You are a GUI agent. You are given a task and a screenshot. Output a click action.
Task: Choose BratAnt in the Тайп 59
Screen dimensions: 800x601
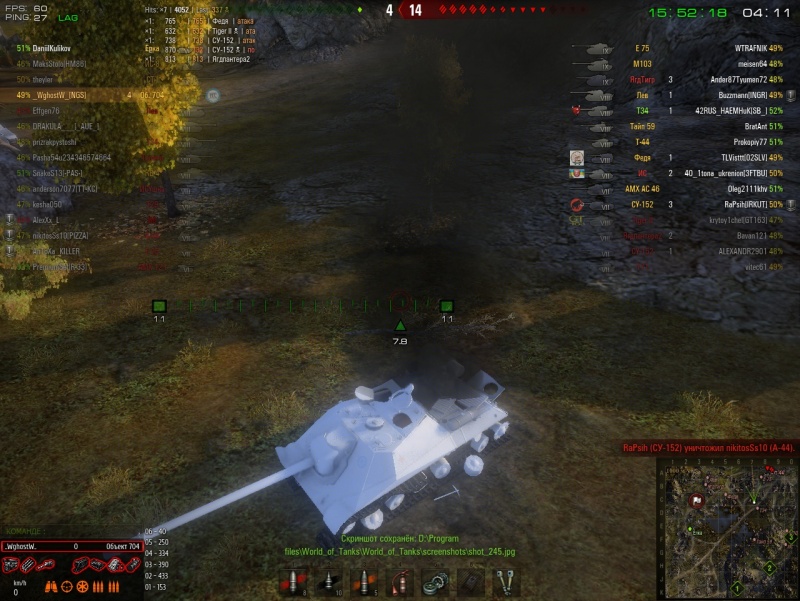(745, 126)
